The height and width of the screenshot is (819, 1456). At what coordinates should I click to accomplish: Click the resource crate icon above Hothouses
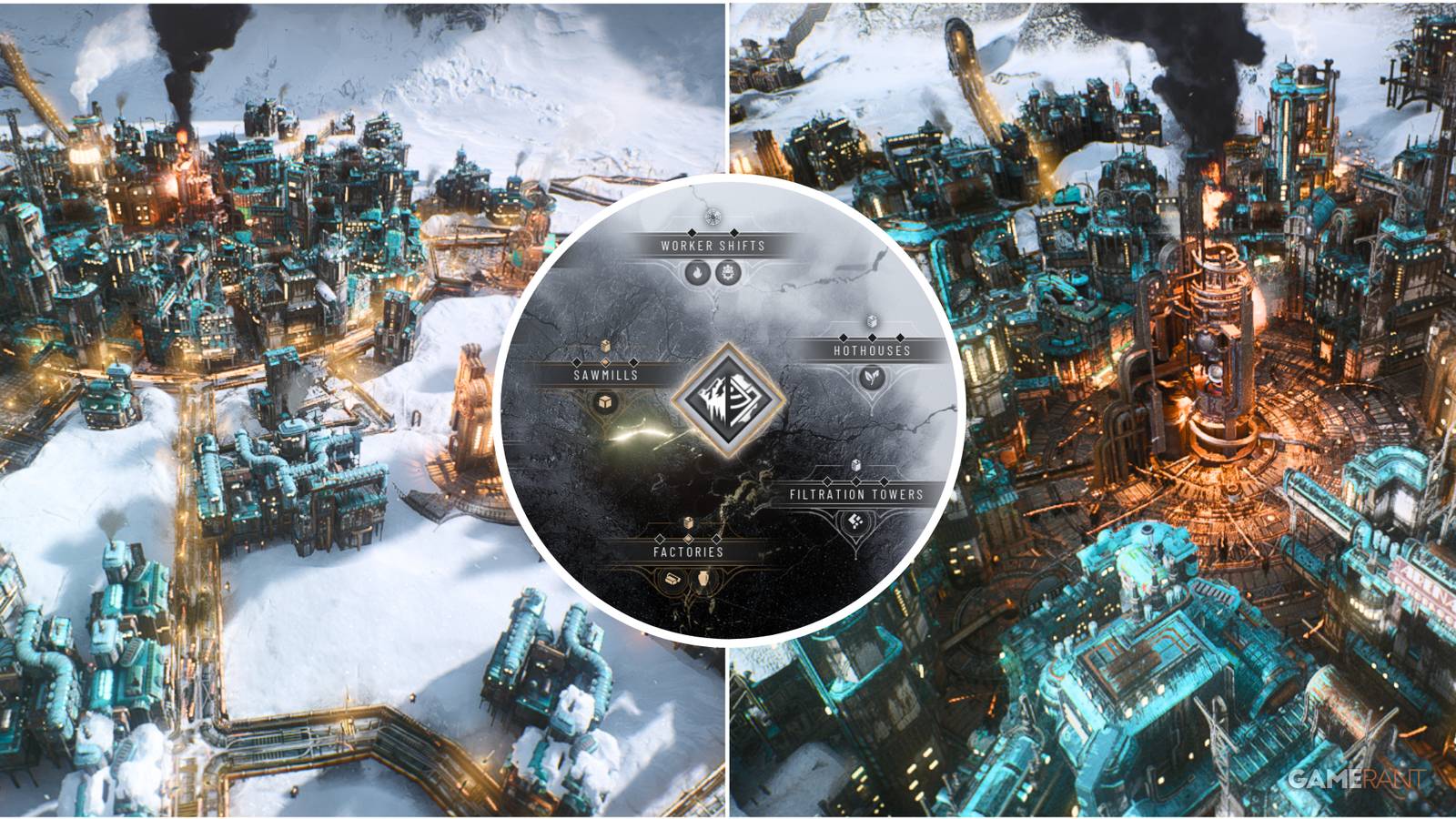(x=872, y=322)
